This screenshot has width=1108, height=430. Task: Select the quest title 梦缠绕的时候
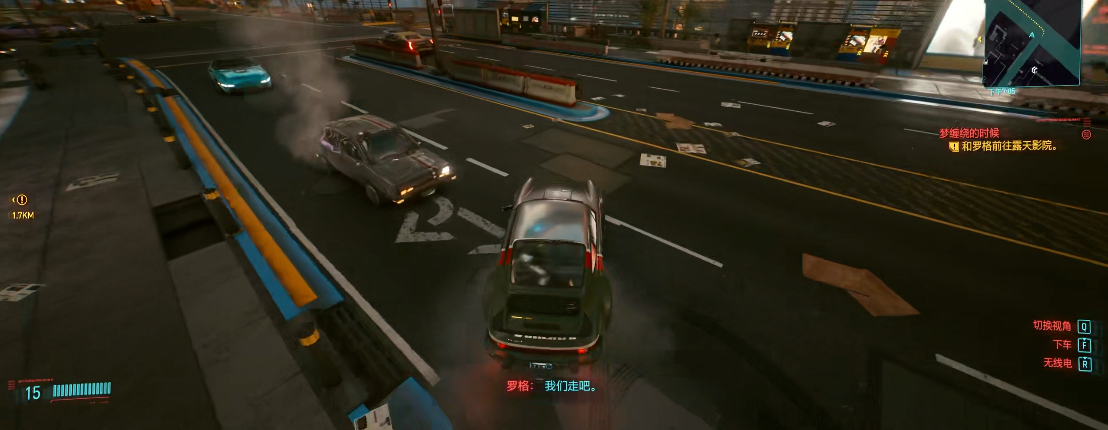click(968, 133)
